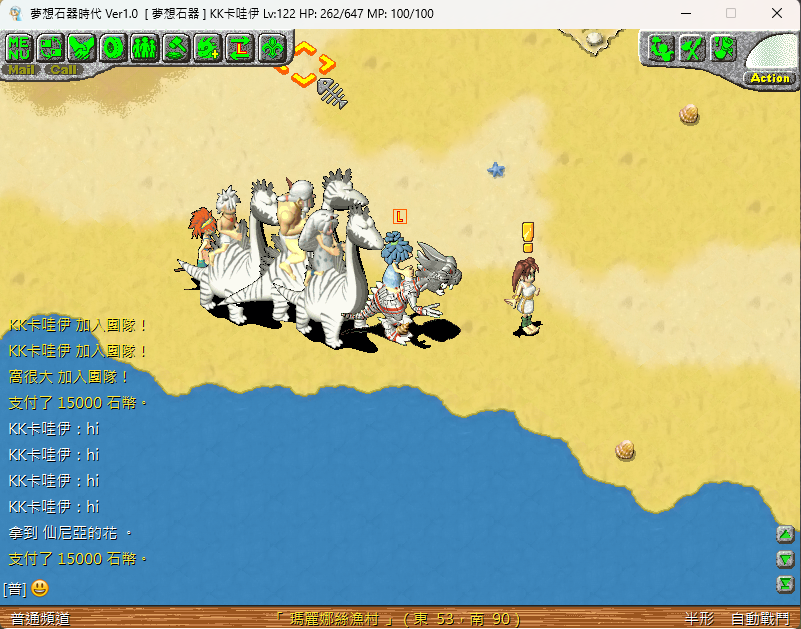This screenshot has width=801, height=629.
Task: Open the three-people party icon
Action: tap(144, 47)
